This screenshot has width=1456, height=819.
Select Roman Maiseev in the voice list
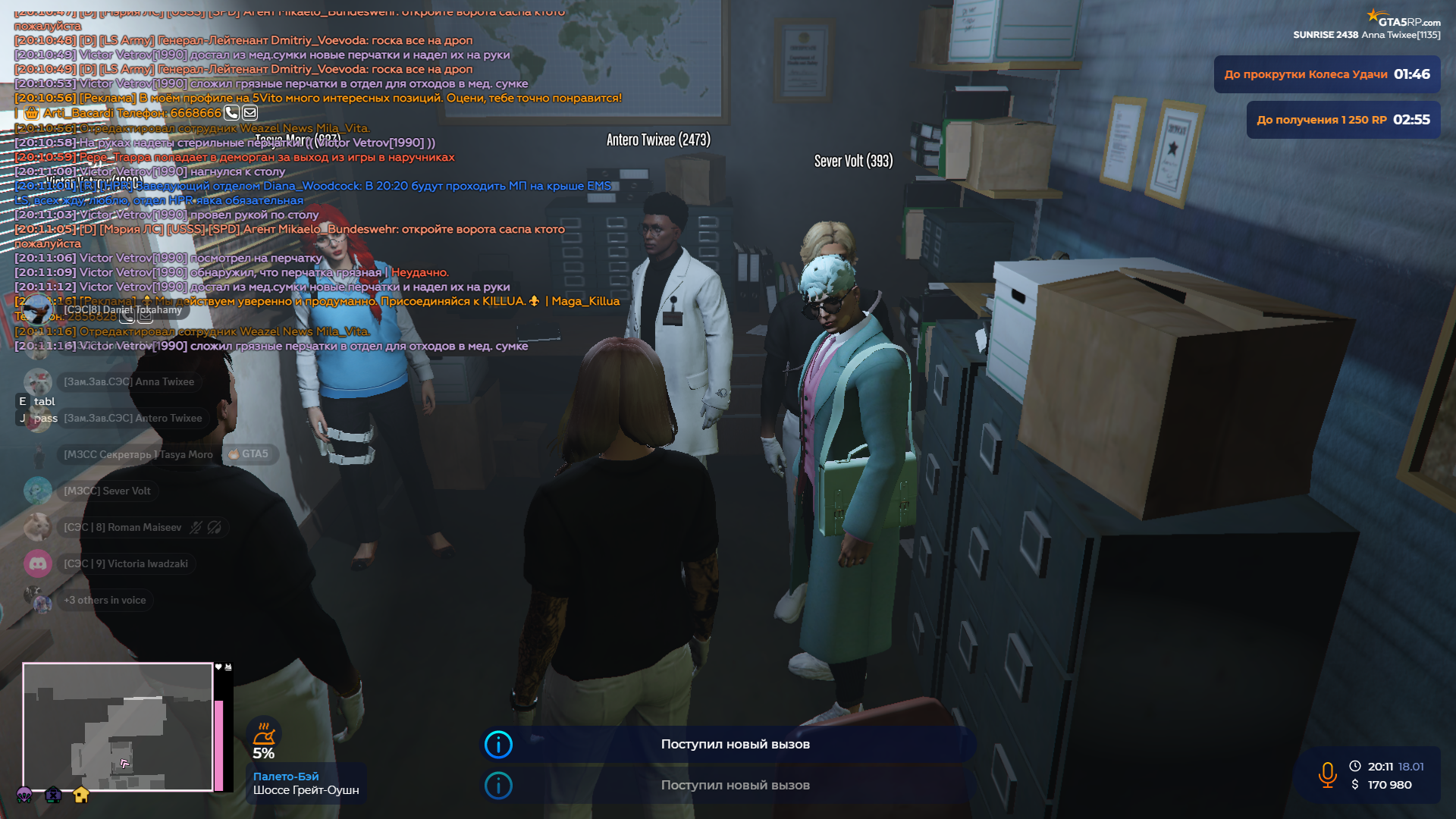(x=123, y=527)
